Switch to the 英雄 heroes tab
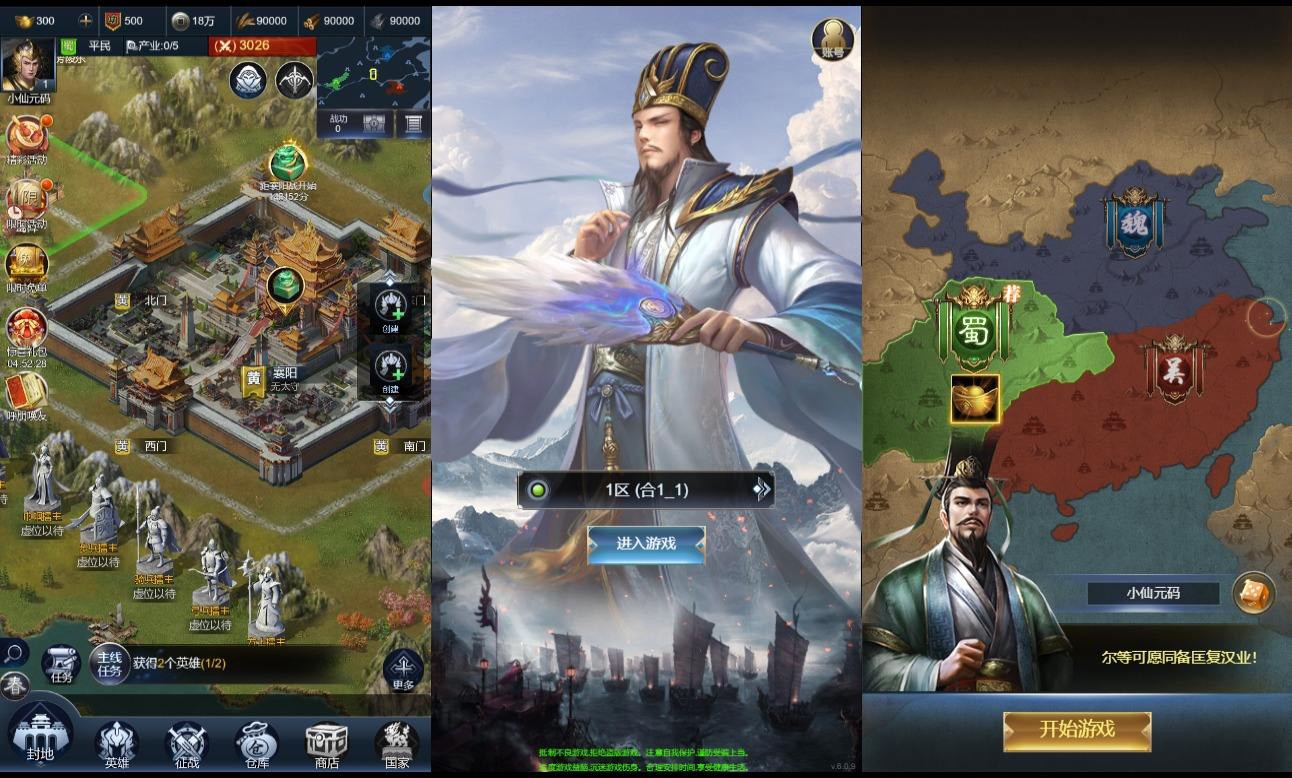This screenshot has height=778, width=1292. (116, 745)
